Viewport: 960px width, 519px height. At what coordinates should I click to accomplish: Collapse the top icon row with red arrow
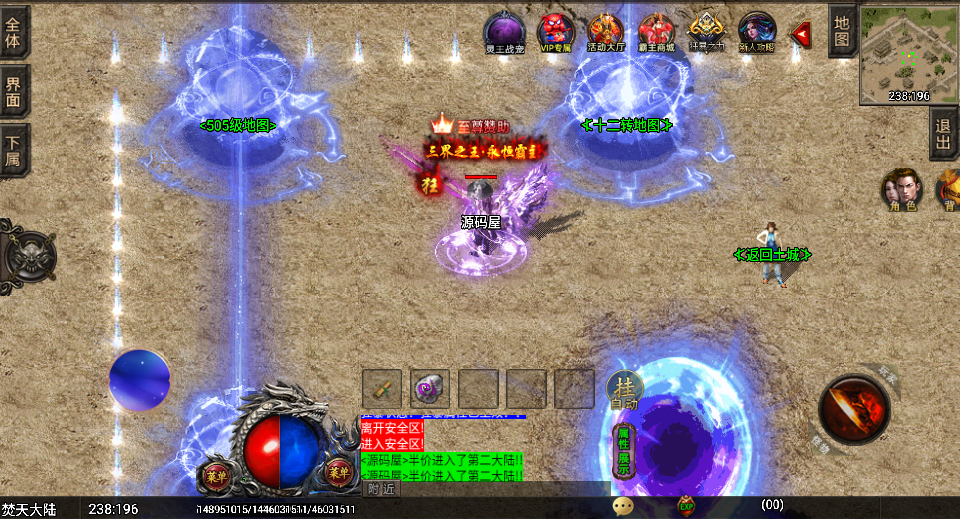[801, 34]
